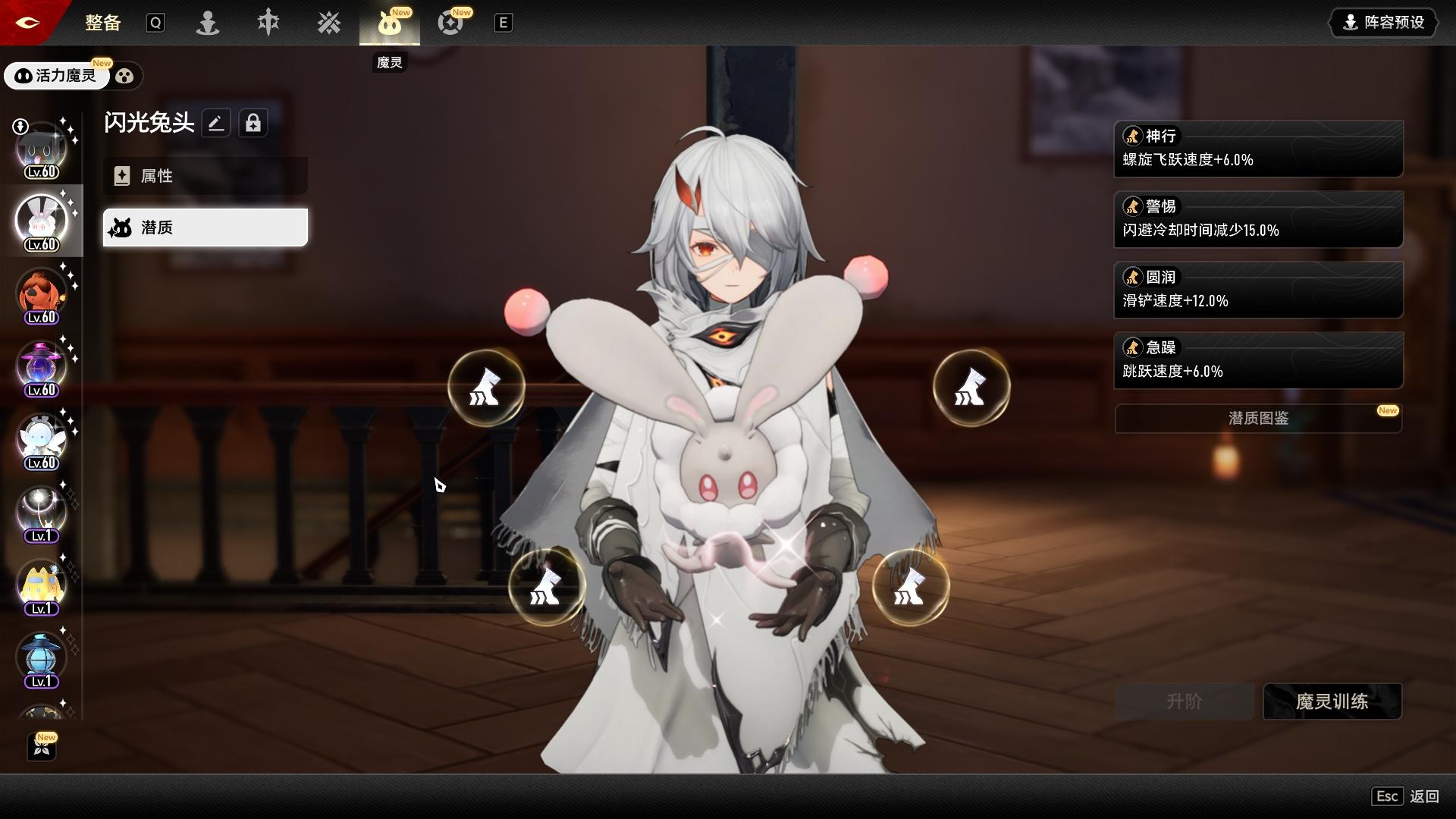Screen dimensions: 1456x819
Task: Choose the purple witch-hat spirit in the list
Action: click(x=42, y=368)
